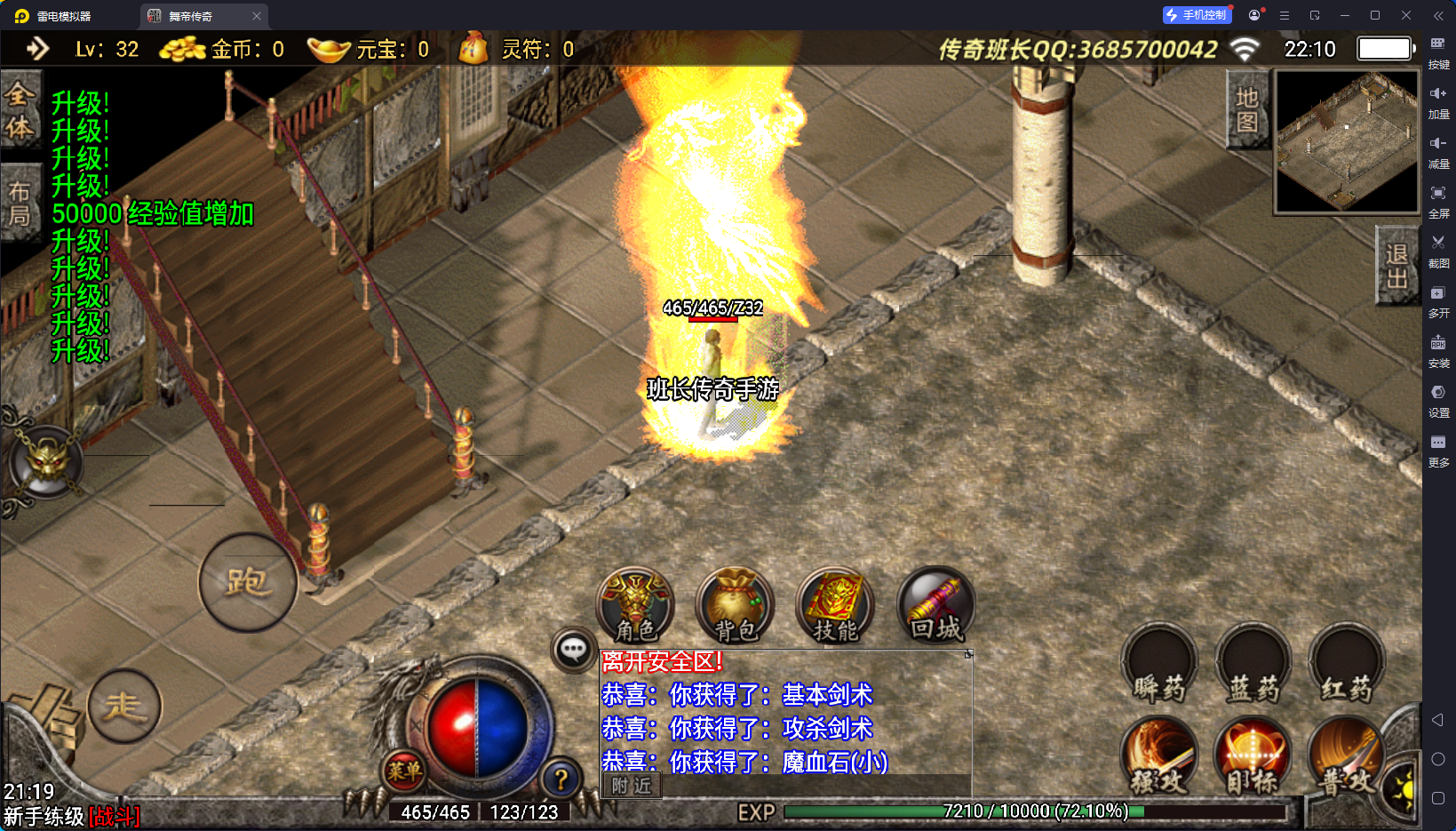1456x831 pixels.
Task: Open the 角色 character panel
Action: pyautogui.click(x=635, y=606)
